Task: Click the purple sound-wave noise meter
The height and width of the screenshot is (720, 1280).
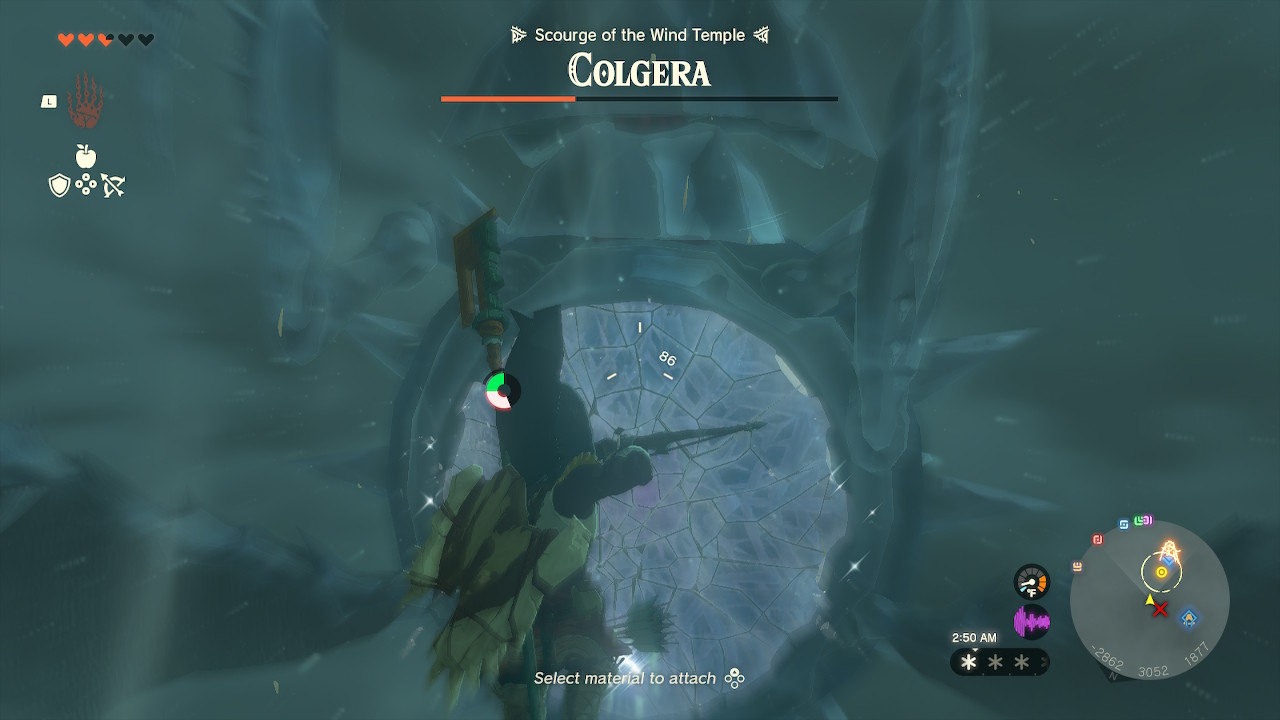Action: click(1031, 623)
